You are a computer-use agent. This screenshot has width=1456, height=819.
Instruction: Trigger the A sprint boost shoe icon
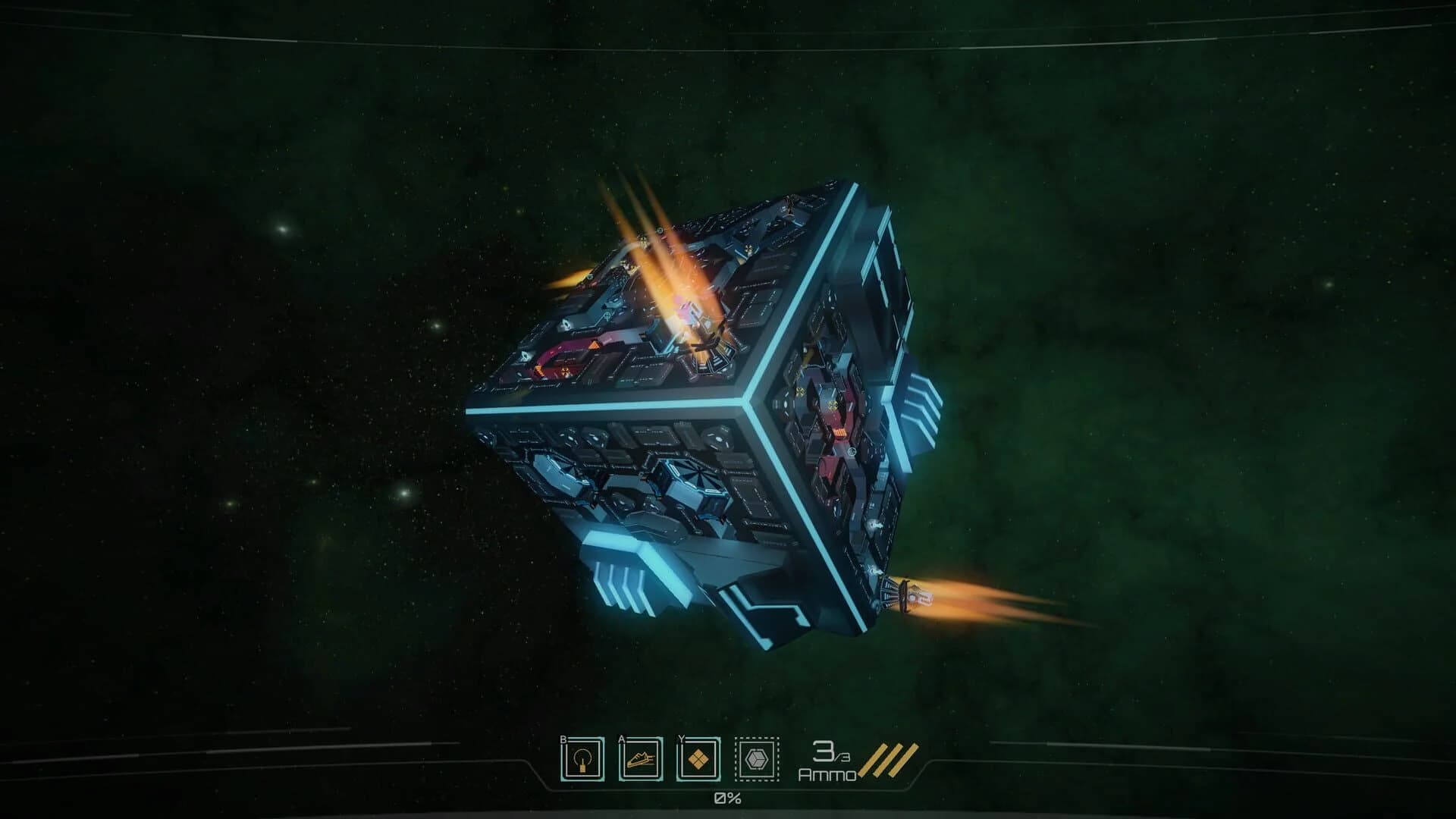[x=639, y=758]
